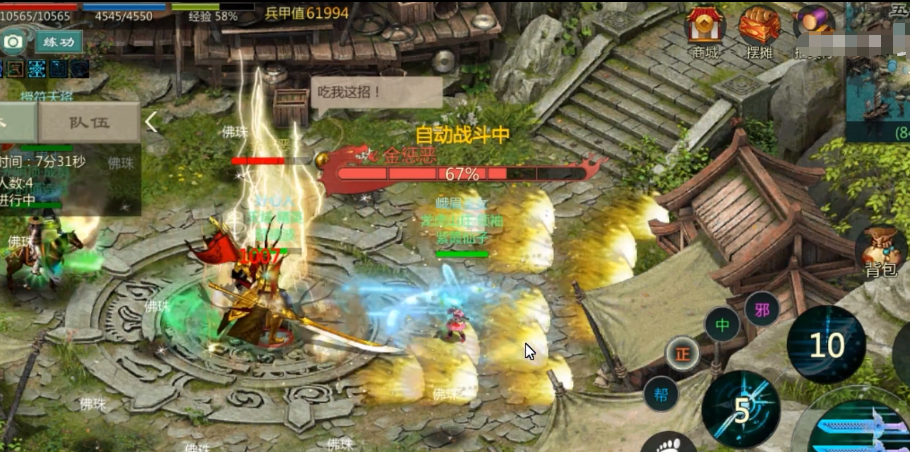Take a screenshot with the camera icon
Viewport: 910px width, 452px height.
14,42
